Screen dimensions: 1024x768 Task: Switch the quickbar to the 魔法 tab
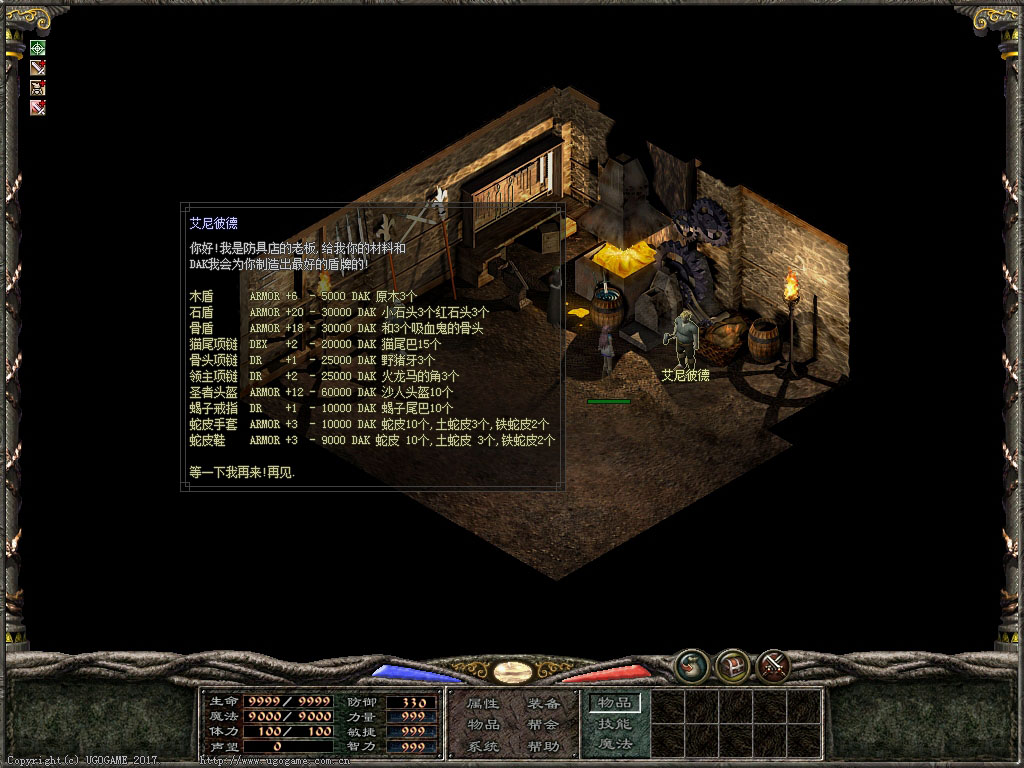pos(614,744)
